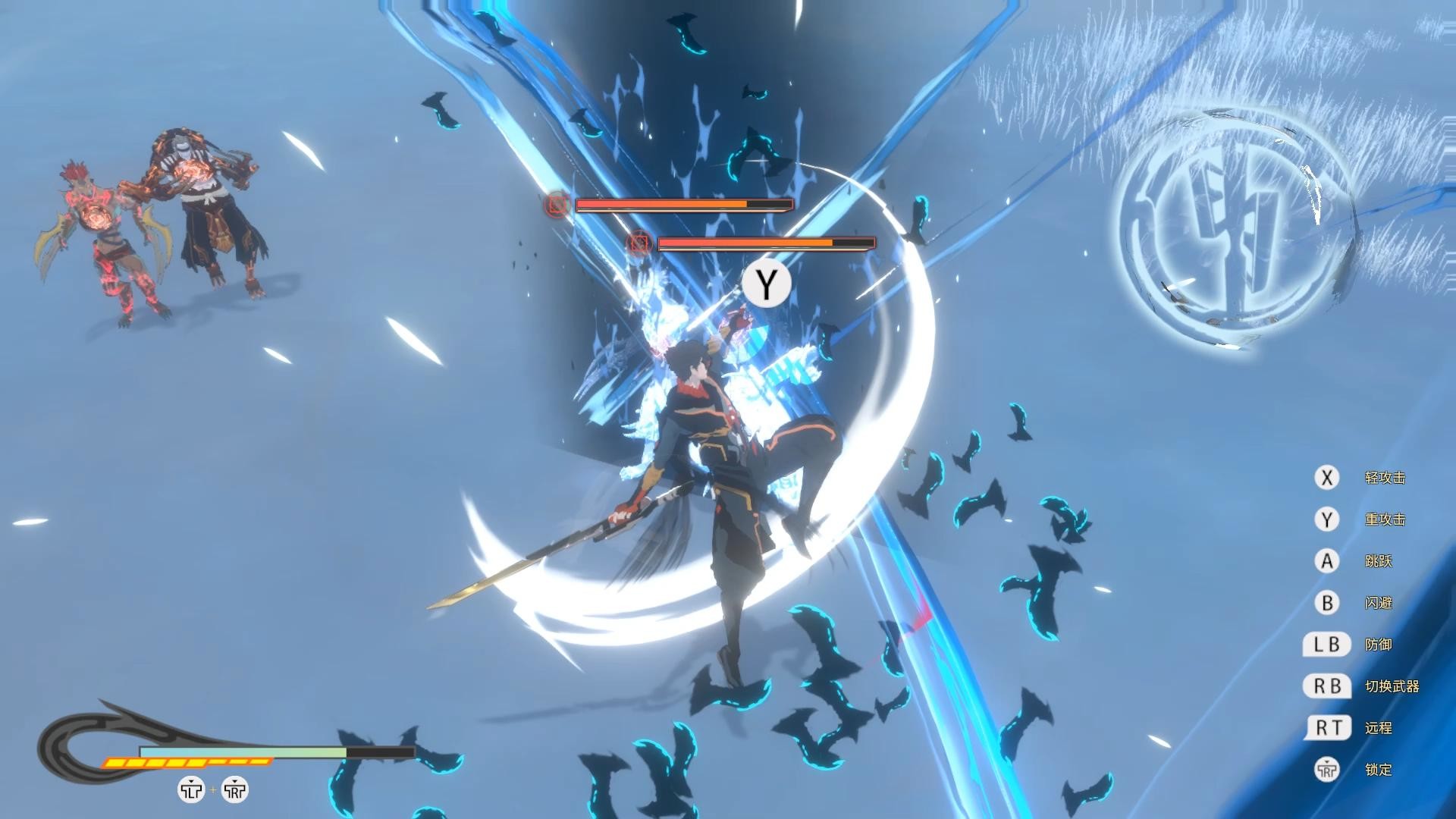The image size is (1456, 819).
Task: Click the LT trigger icon near the stamina bar
Action: 190,789
